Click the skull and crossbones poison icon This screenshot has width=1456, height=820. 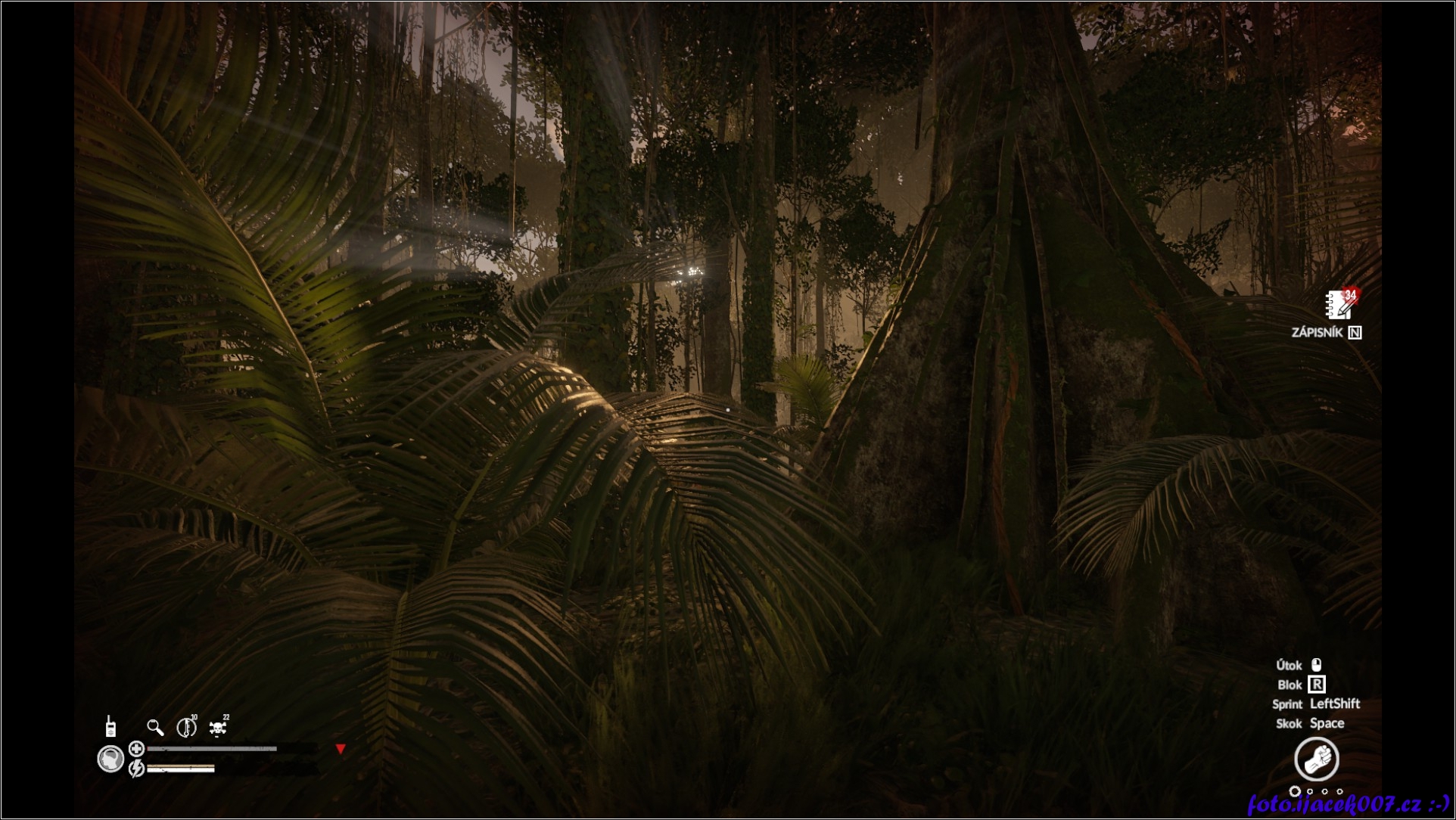tap(218, 728)
